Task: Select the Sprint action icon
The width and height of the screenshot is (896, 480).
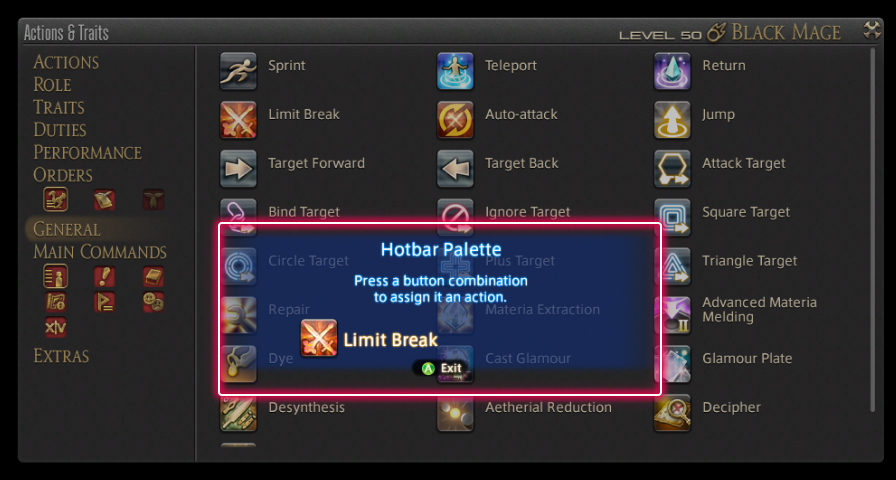Action: tap(238, 71)
